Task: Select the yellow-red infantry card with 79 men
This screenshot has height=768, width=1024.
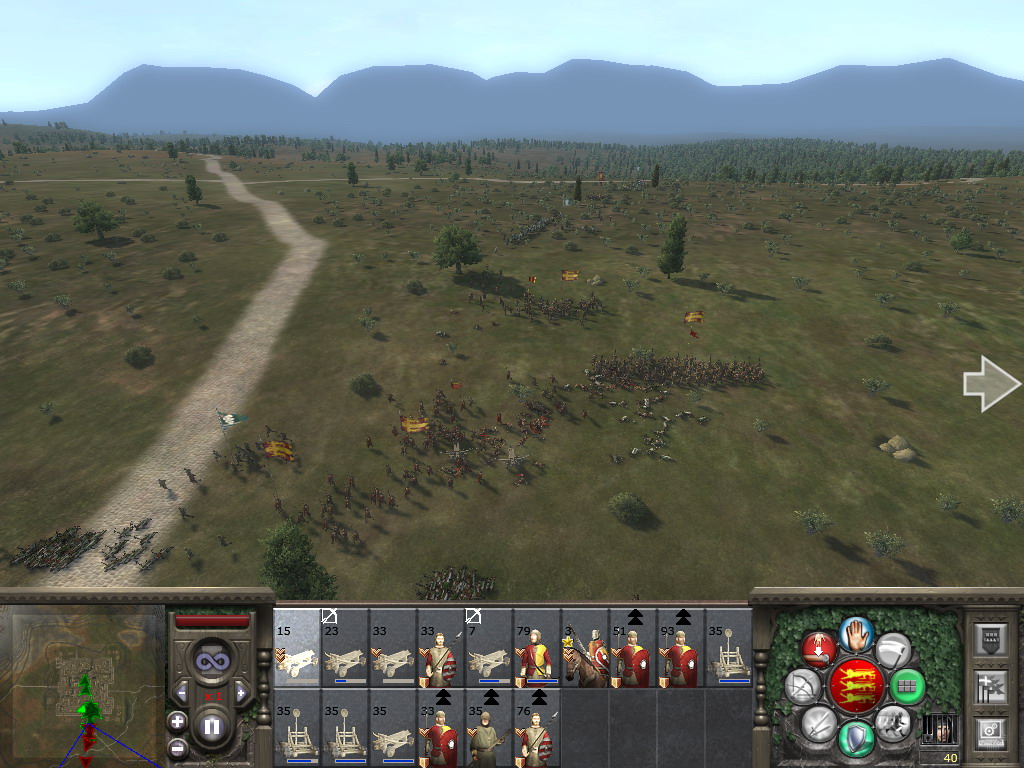Action: pos(537,648)
